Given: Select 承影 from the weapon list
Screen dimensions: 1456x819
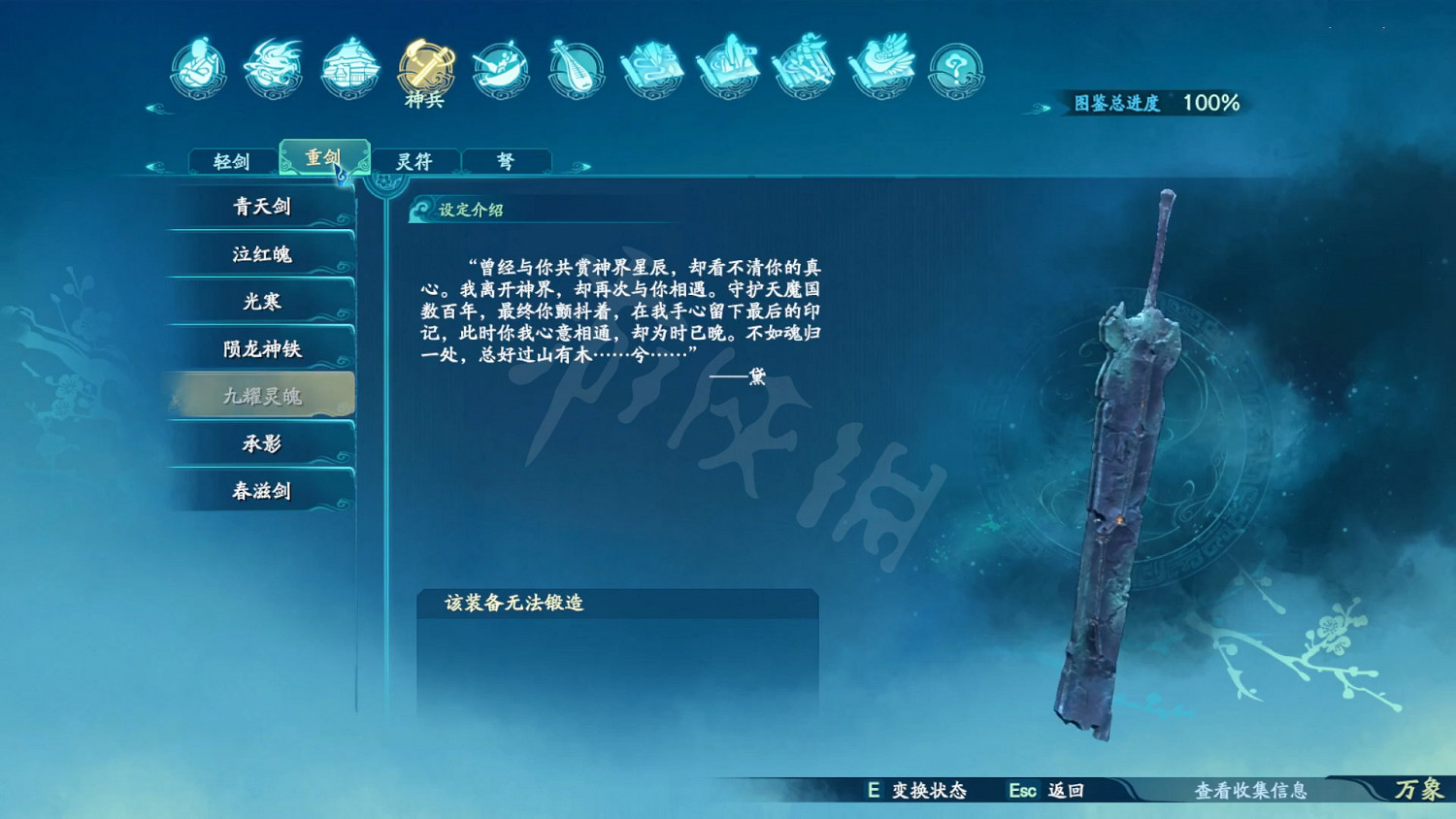Looking at the screenshot, I should point(260,442).
